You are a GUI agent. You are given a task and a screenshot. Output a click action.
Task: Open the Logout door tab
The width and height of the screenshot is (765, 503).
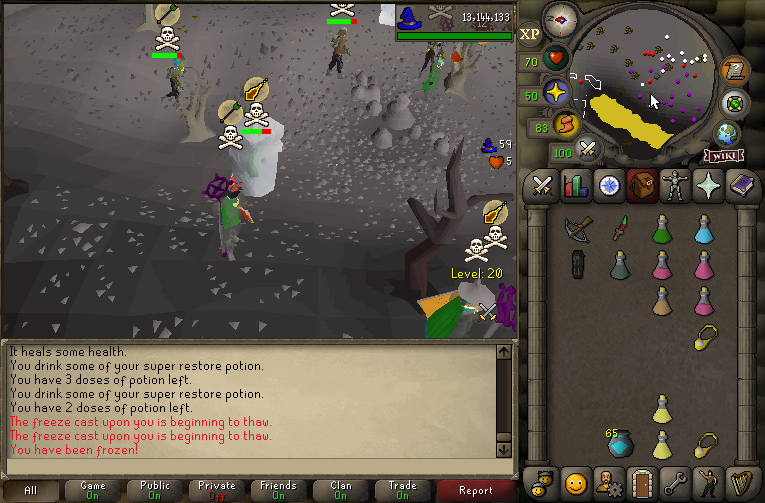point(641,480)
